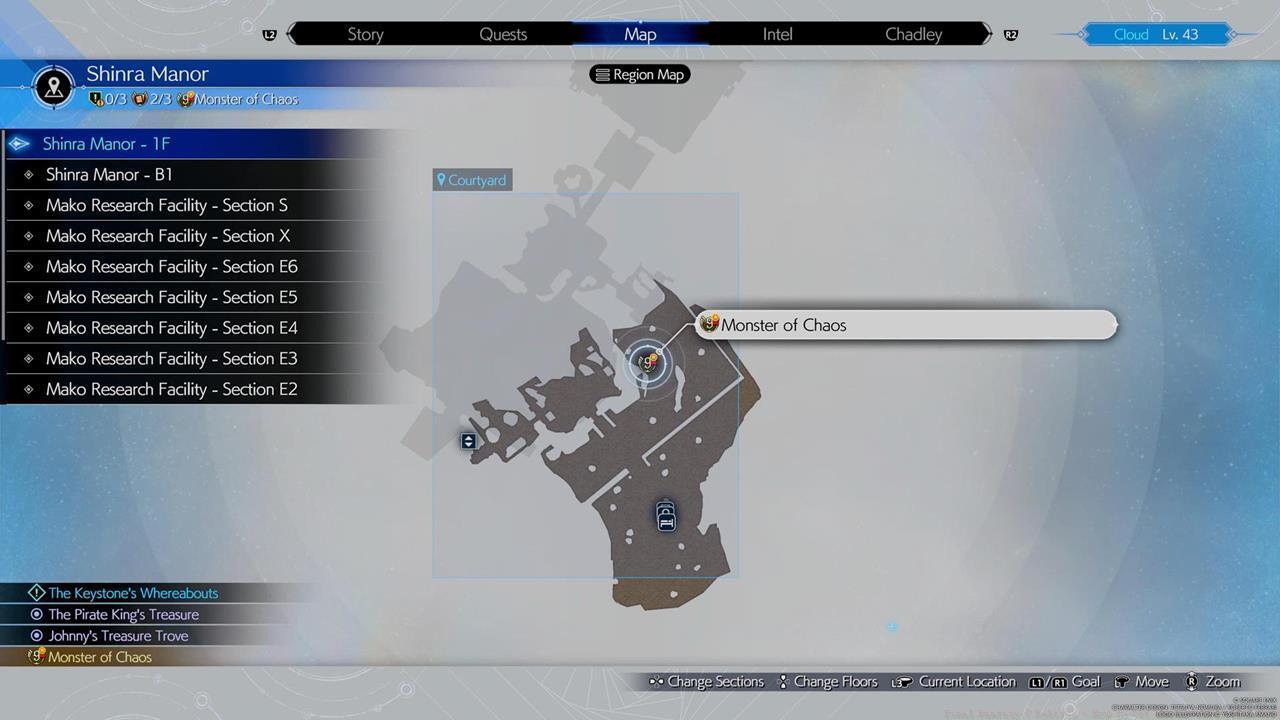
Task: Open the Chadley menu tab
Action: pyautogui.click(x=912, y=33)
